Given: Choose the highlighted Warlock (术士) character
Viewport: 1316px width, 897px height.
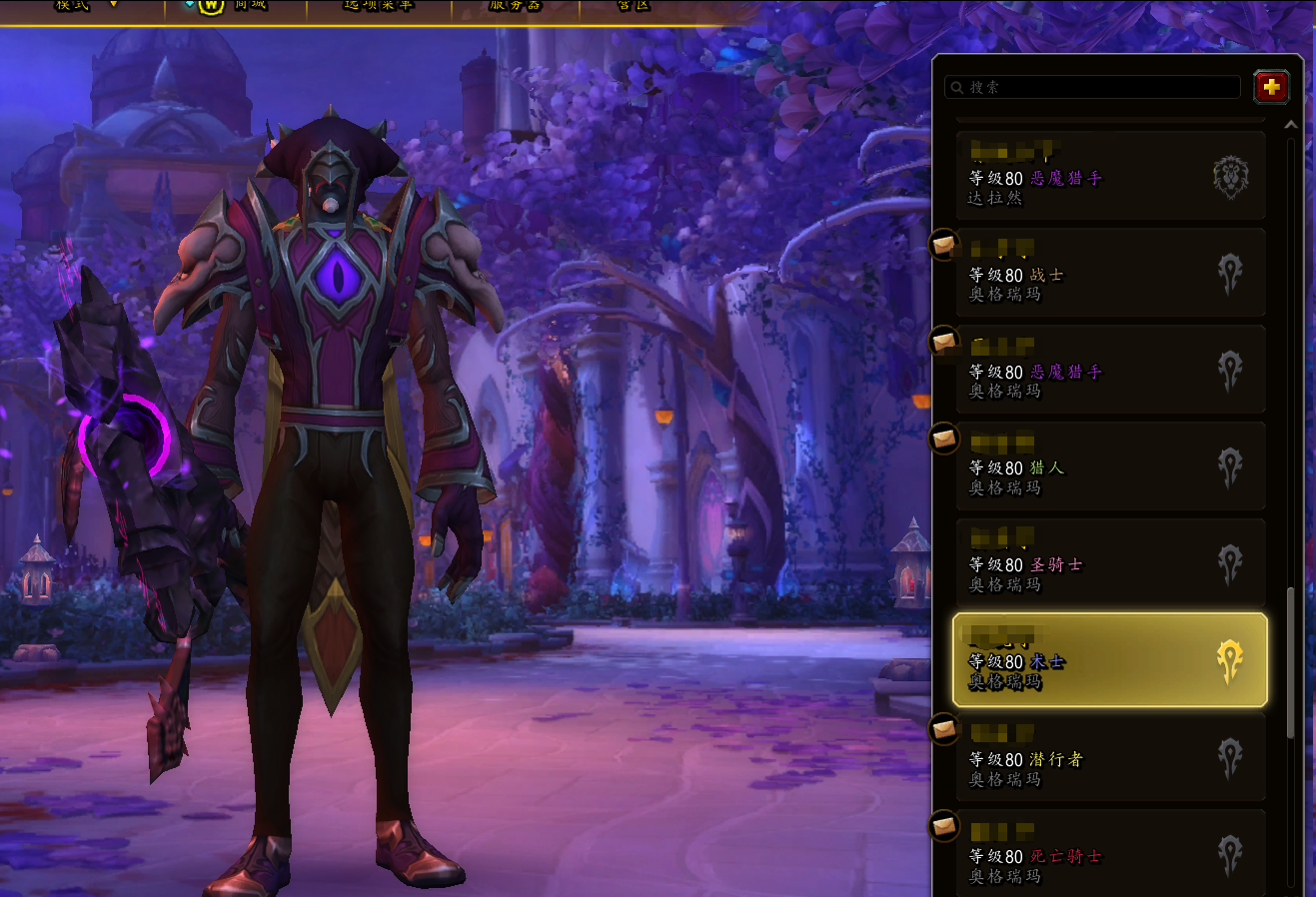Looking at the screenshot, I should point(1109,660).
